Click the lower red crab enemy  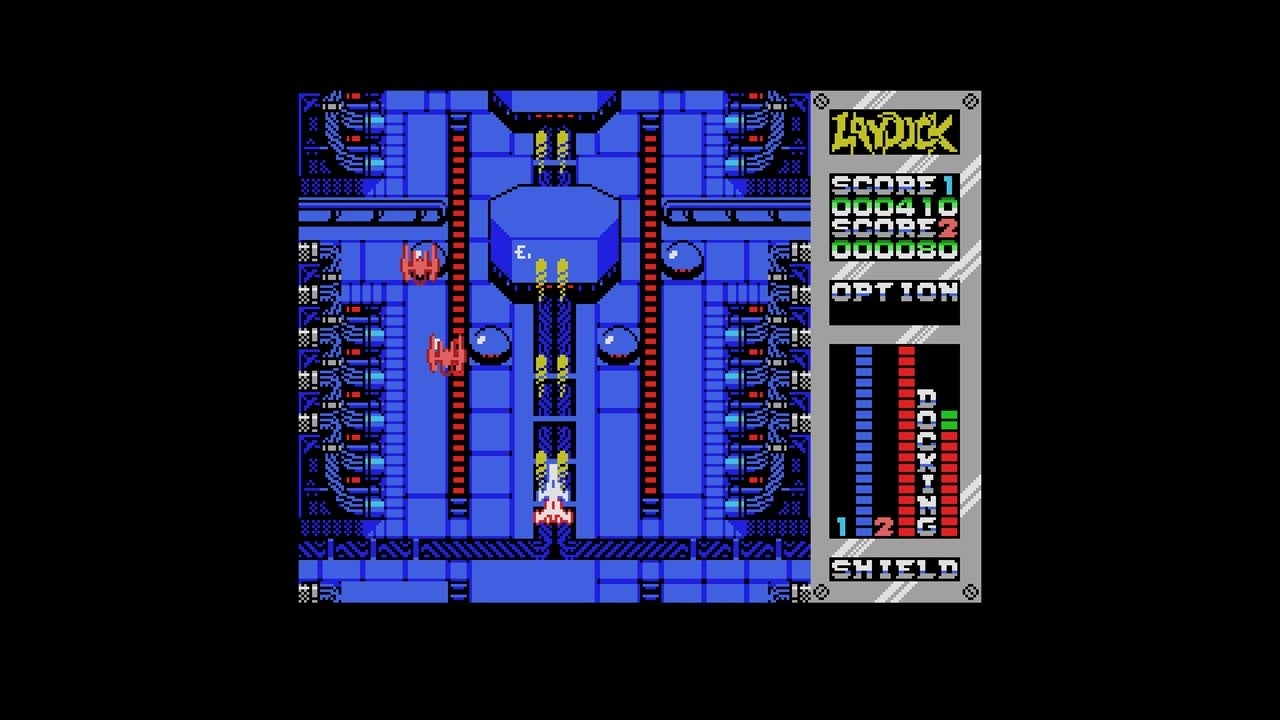click(x=443, y=357)
